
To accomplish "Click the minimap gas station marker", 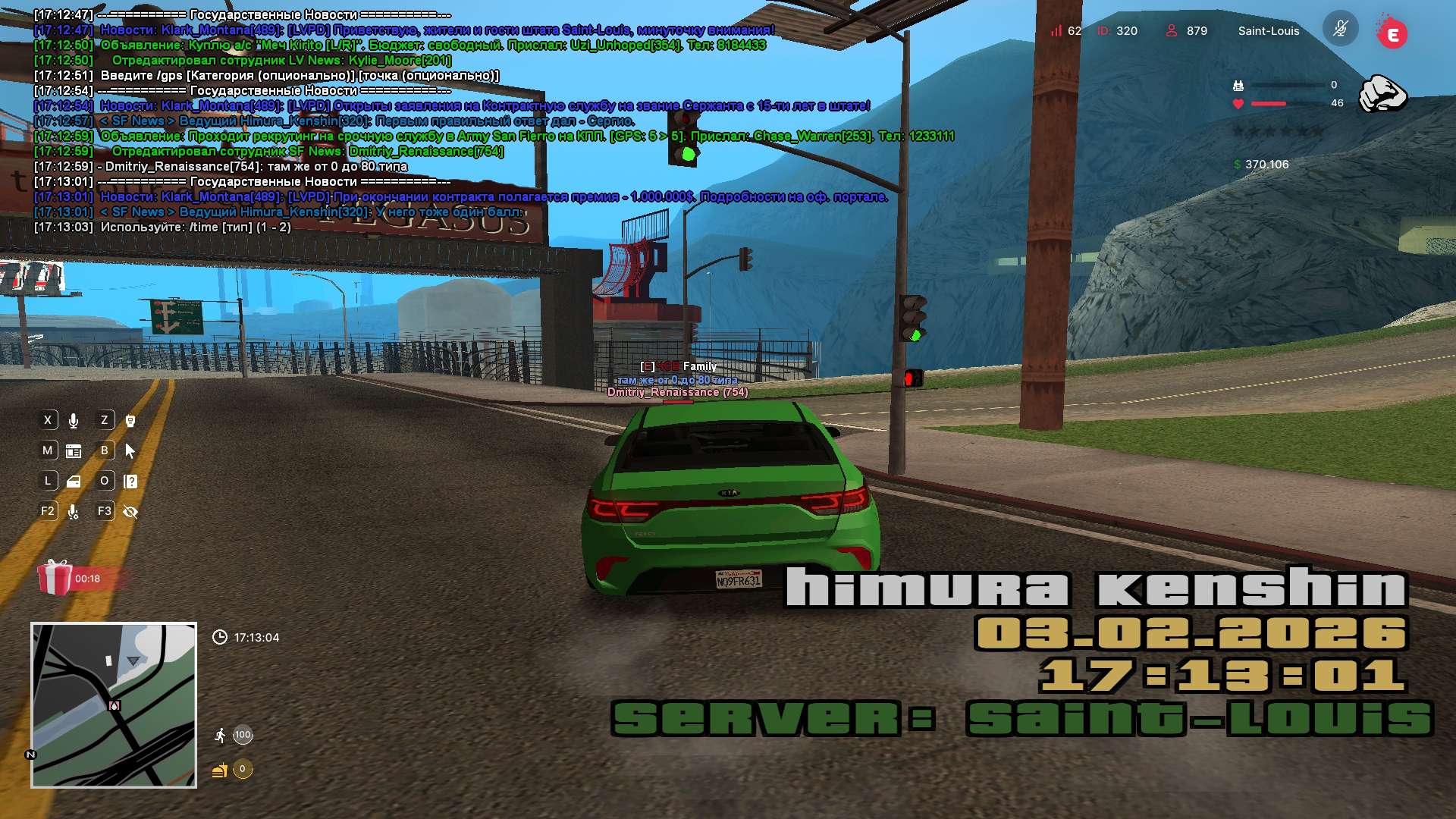I will pos(115,706).
